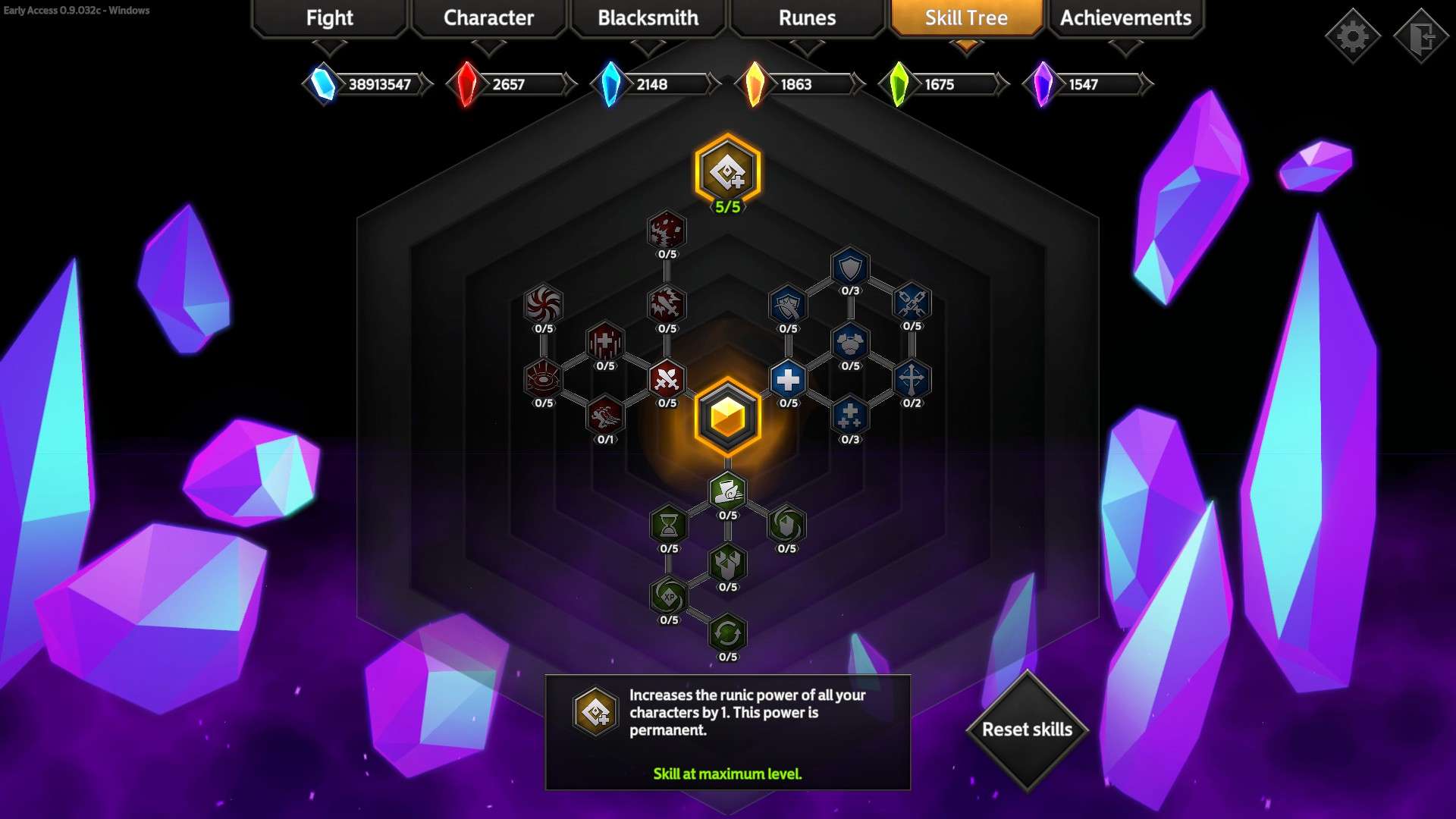Image resolution: width=1456 pixels, height=819 pixels.
Task: Click the hourglass skill node
Action: coord(668,526)
